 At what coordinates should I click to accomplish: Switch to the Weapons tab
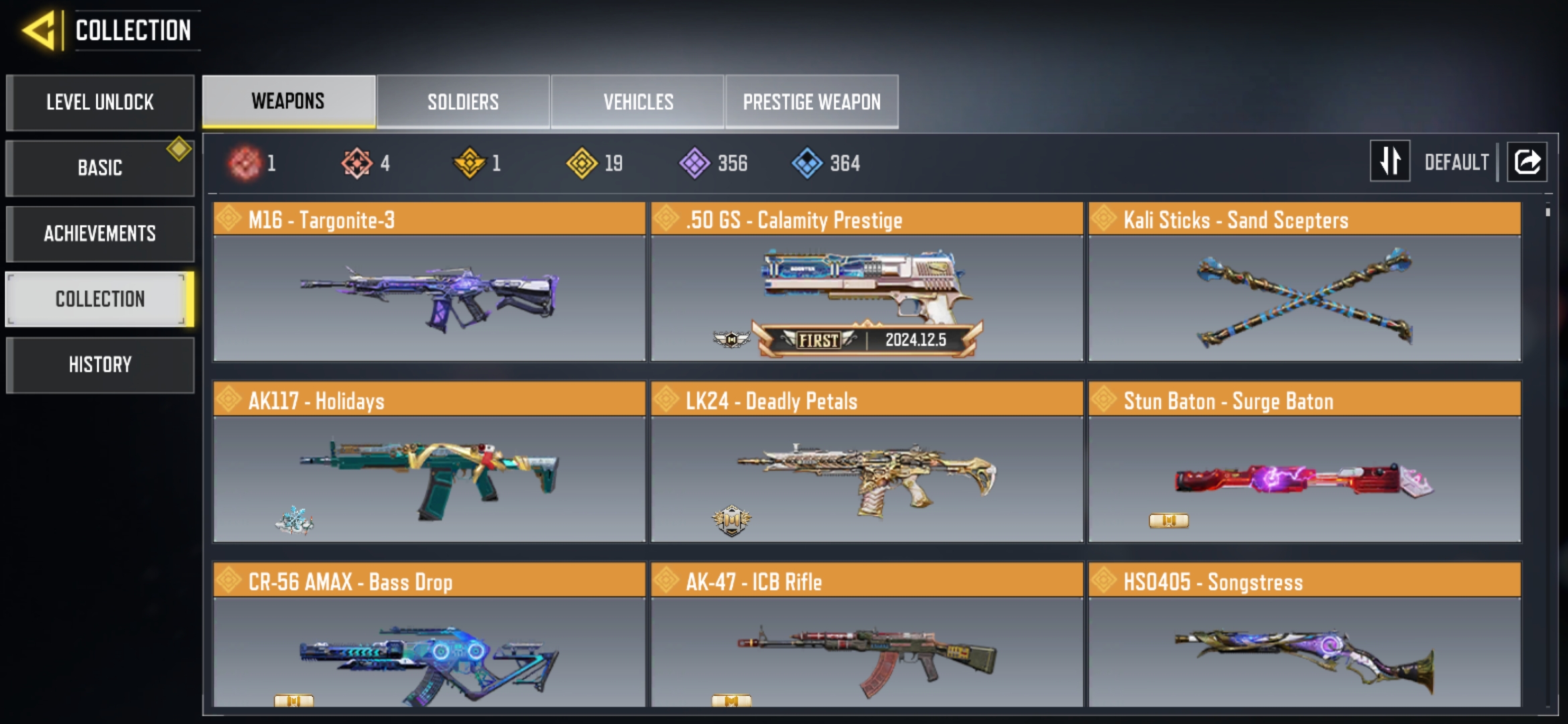[288, 101]
